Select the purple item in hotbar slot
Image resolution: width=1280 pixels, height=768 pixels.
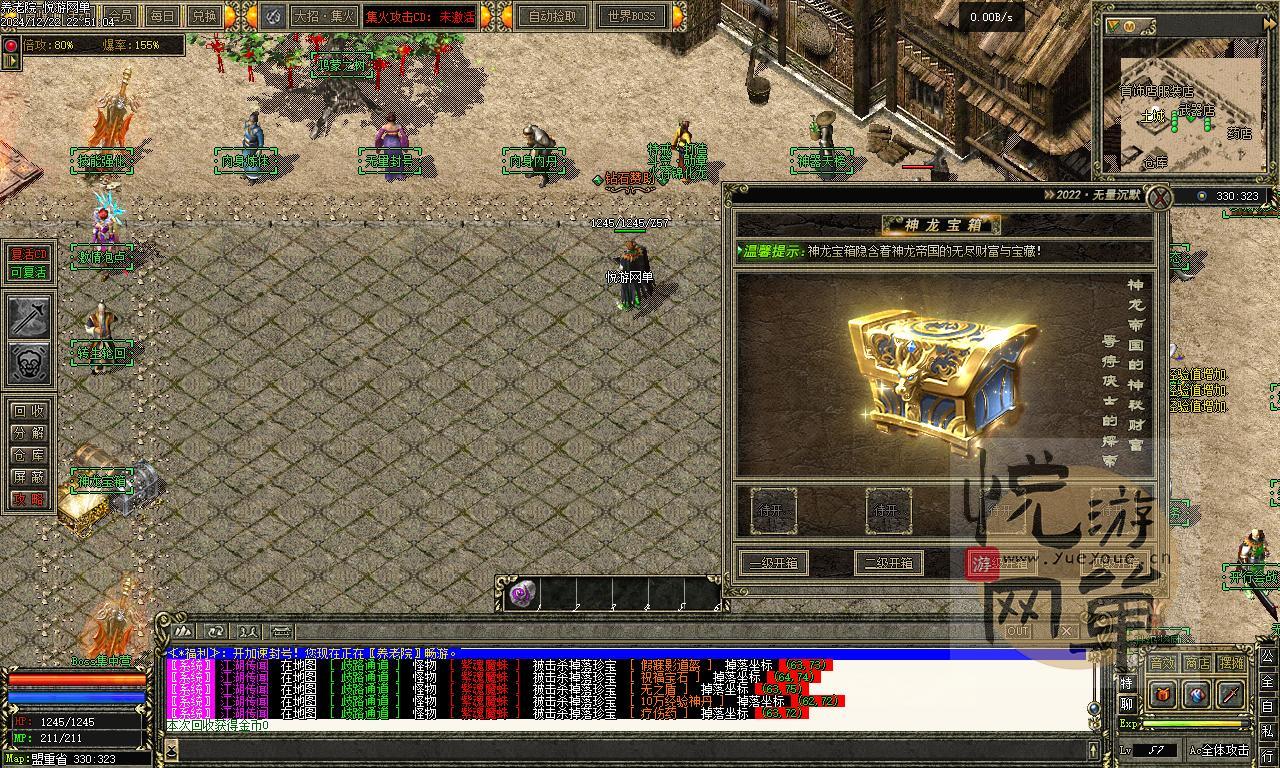[x=522, y=594]
